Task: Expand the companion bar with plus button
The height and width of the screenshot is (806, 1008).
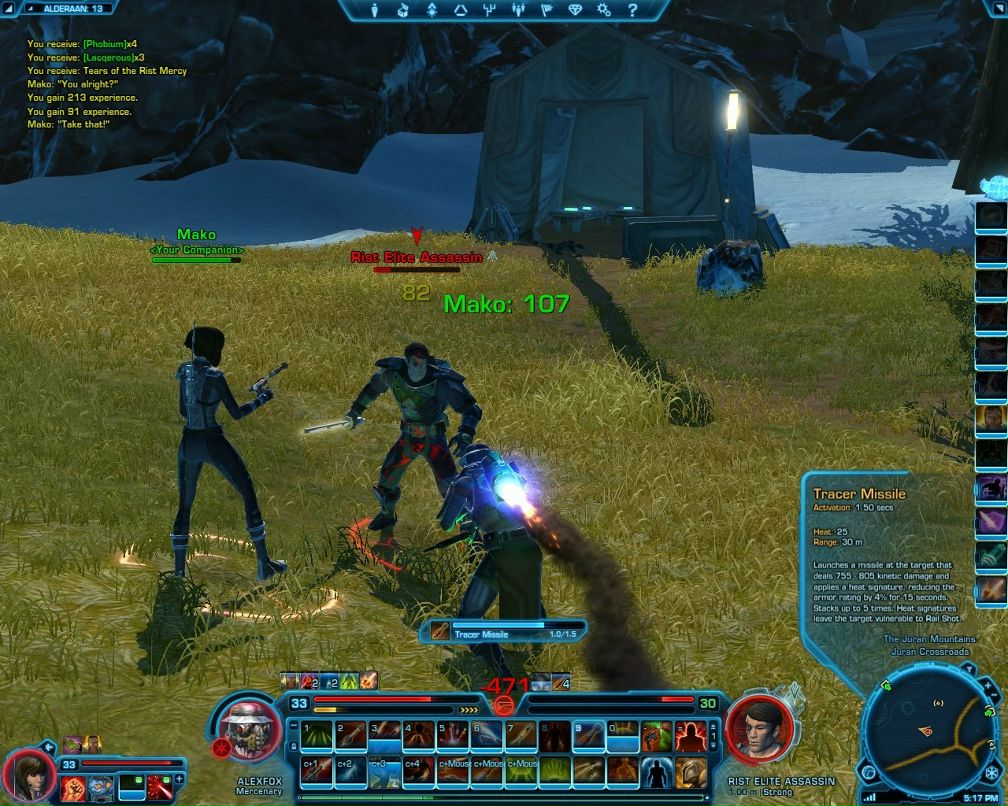Action: 180,777
